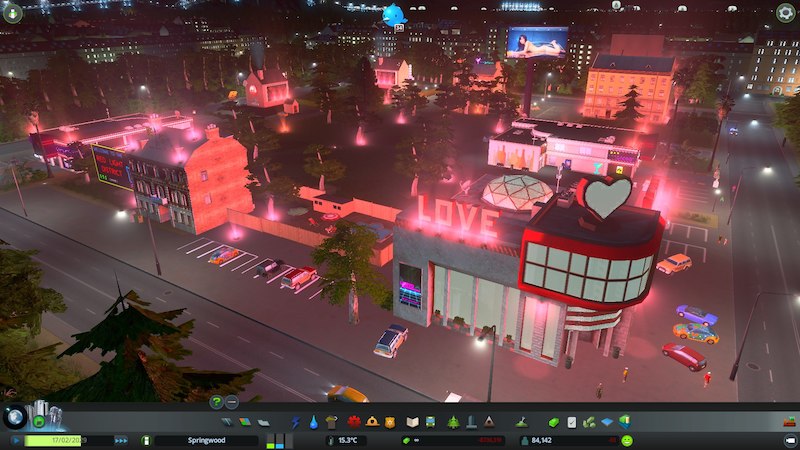Screen dimensions: 800x450
Task: Open the districts tool
Action: click(x=263, y=423)
